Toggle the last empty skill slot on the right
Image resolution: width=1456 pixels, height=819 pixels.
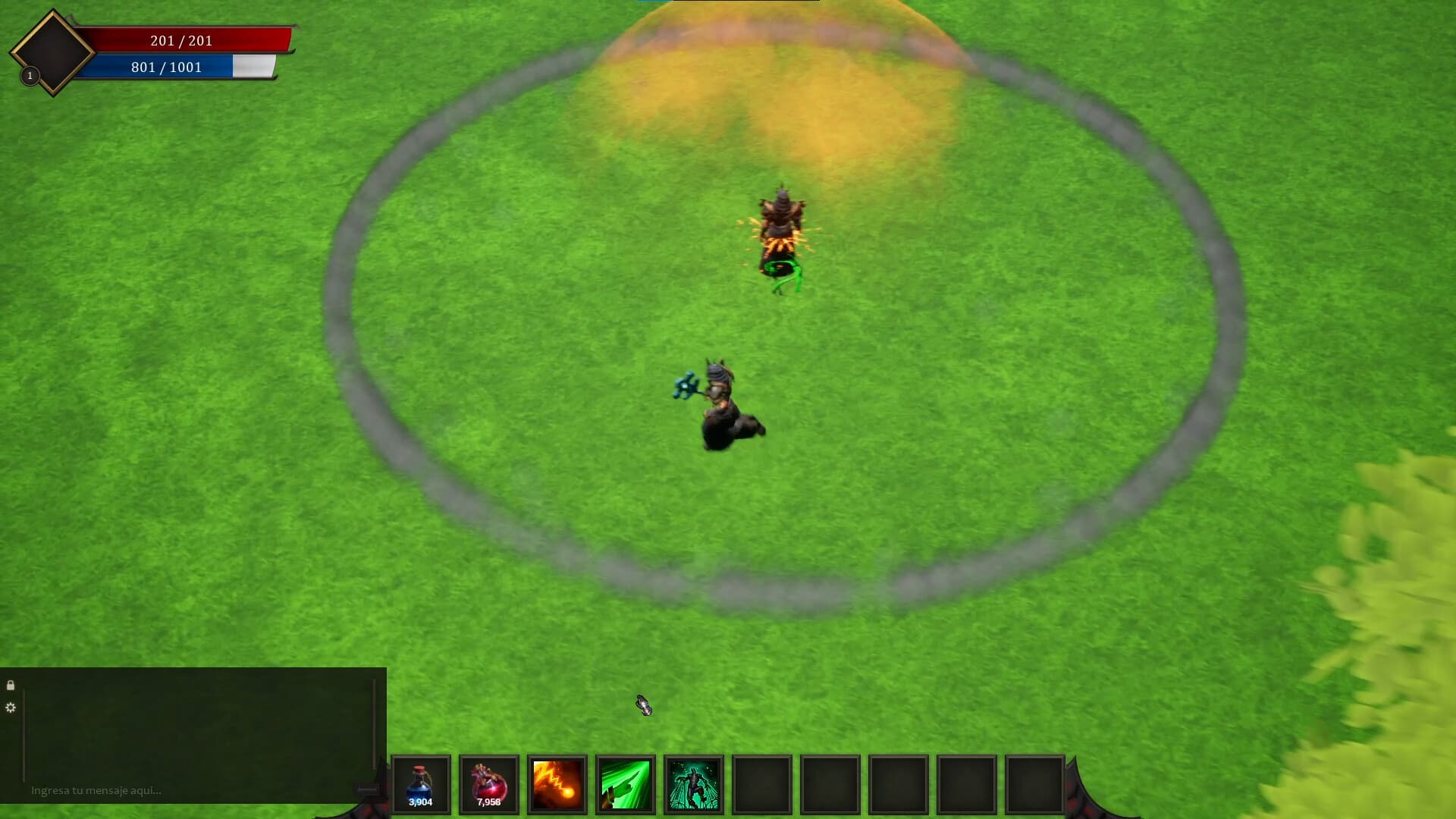(1035, 784)
